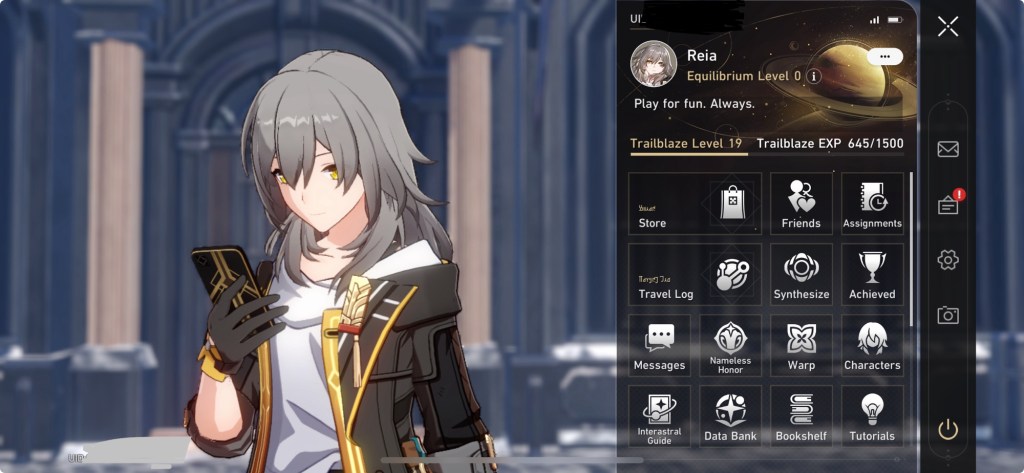Image resolution: width=1024 pixels, height=473 pixels.
Task: Browse the Bookshelf
Action: (x=801, y=415)
